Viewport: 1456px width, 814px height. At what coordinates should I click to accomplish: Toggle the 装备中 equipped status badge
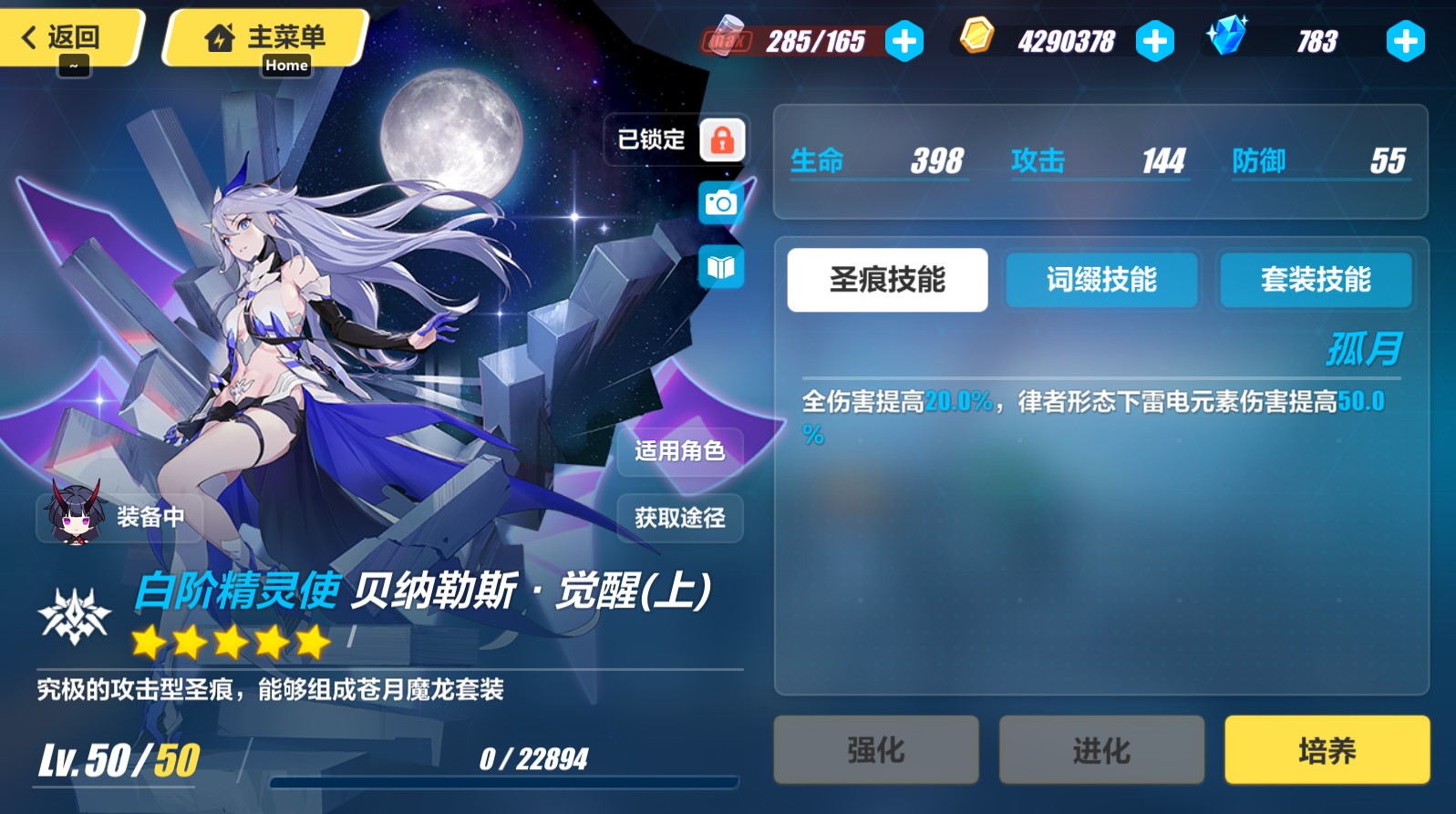[119, 517]
